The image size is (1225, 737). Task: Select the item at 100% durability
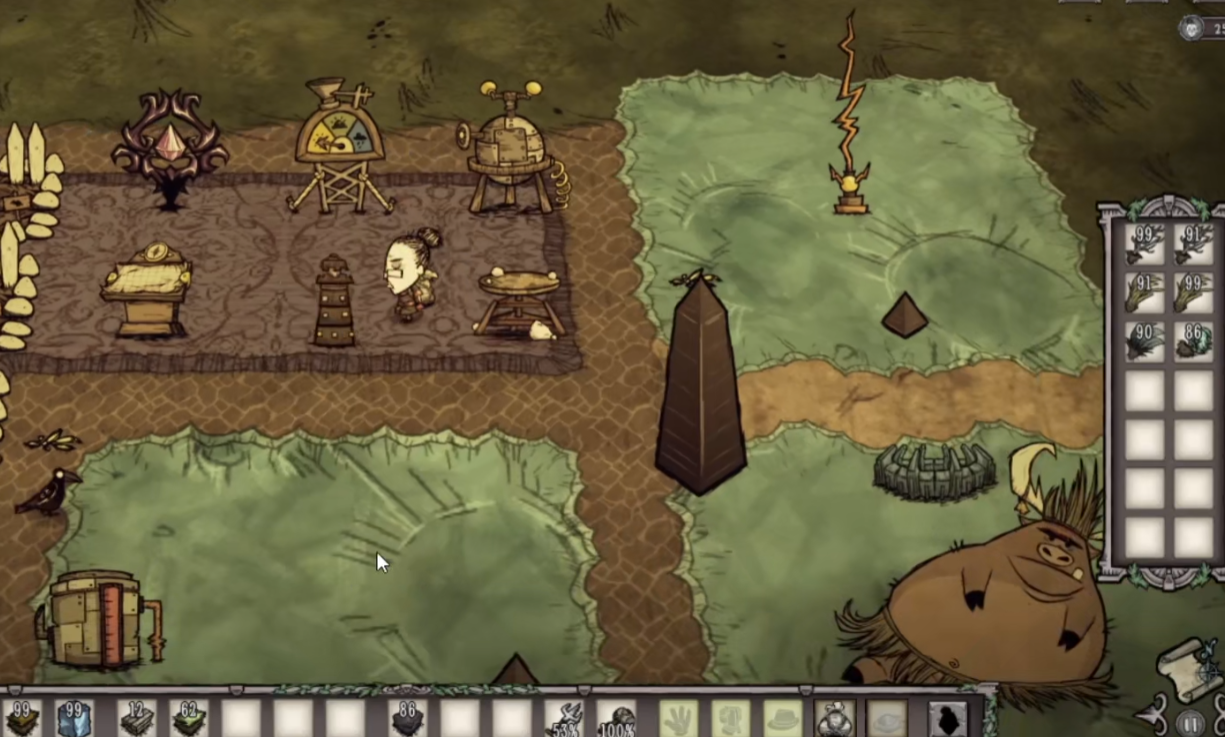click(618, 718)
